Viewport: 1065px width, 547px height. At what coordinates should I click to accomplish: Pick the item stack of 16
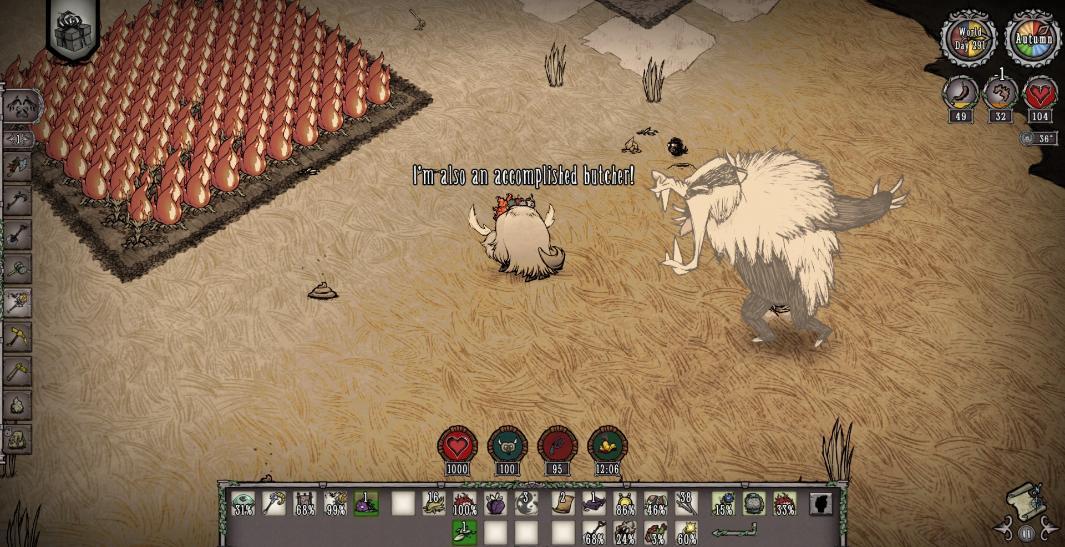433,503
